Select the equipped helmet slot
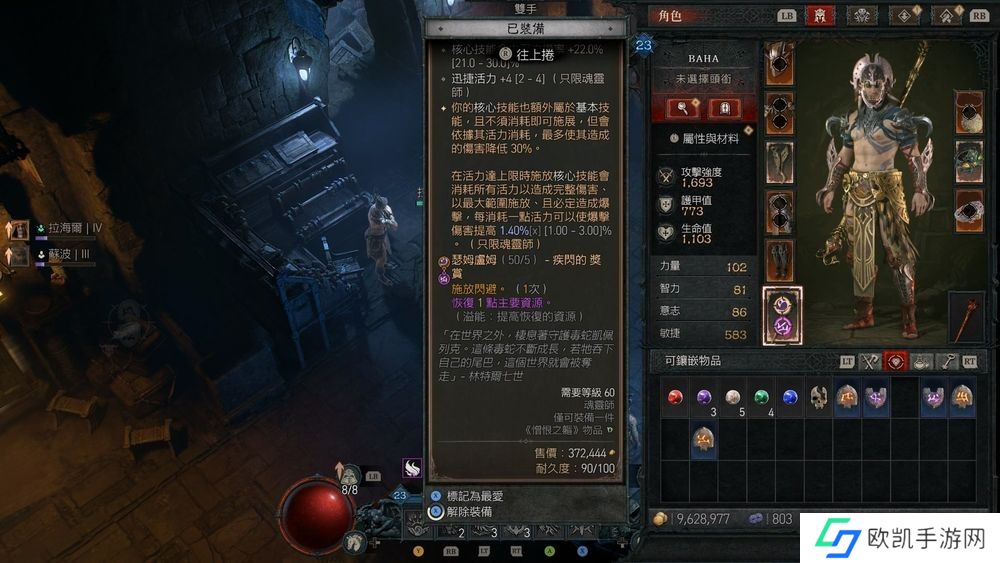 (x=779, y=63)
